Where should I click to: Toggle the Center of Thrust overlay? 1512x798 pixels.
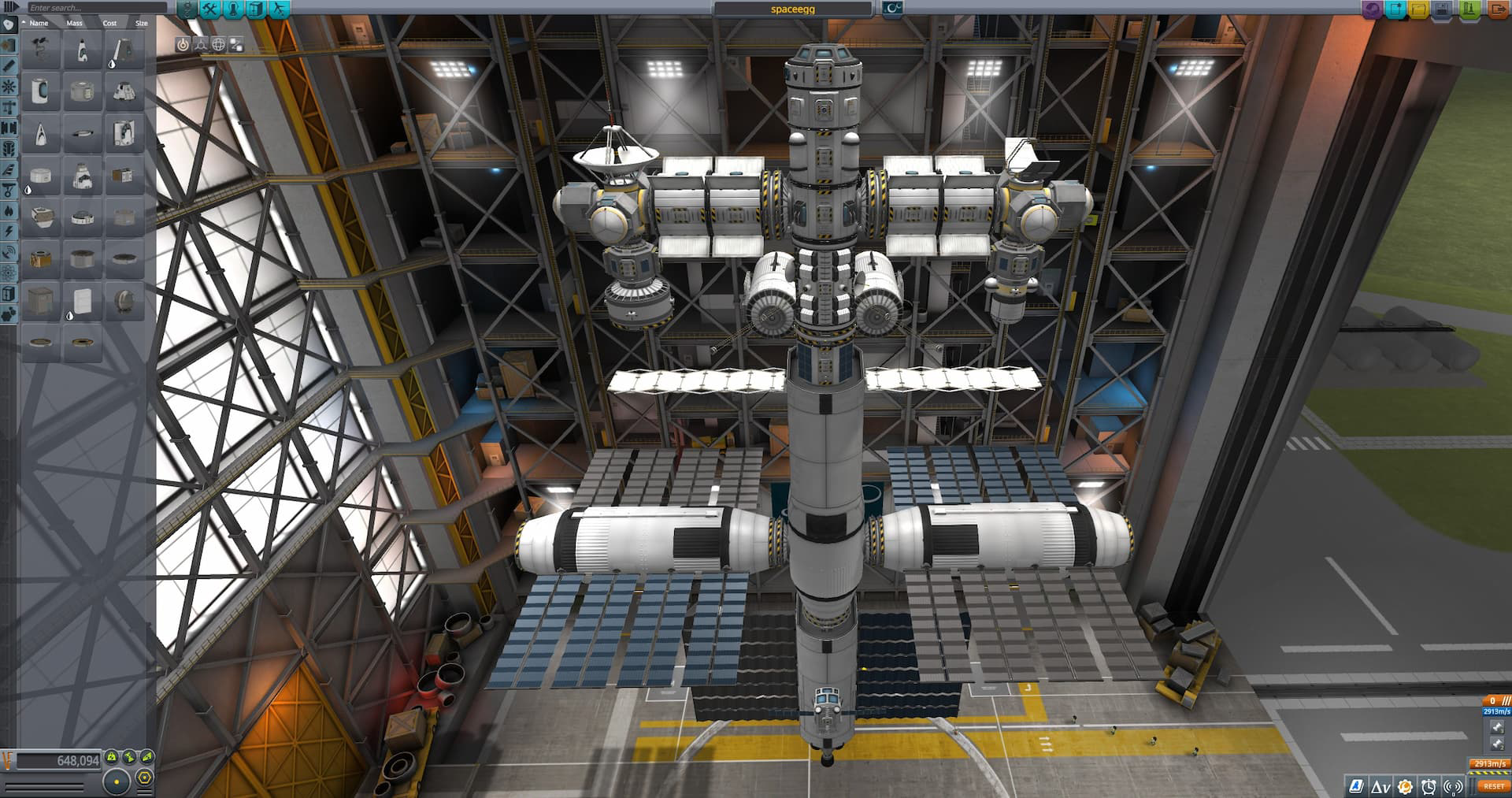tap(201, 45)
